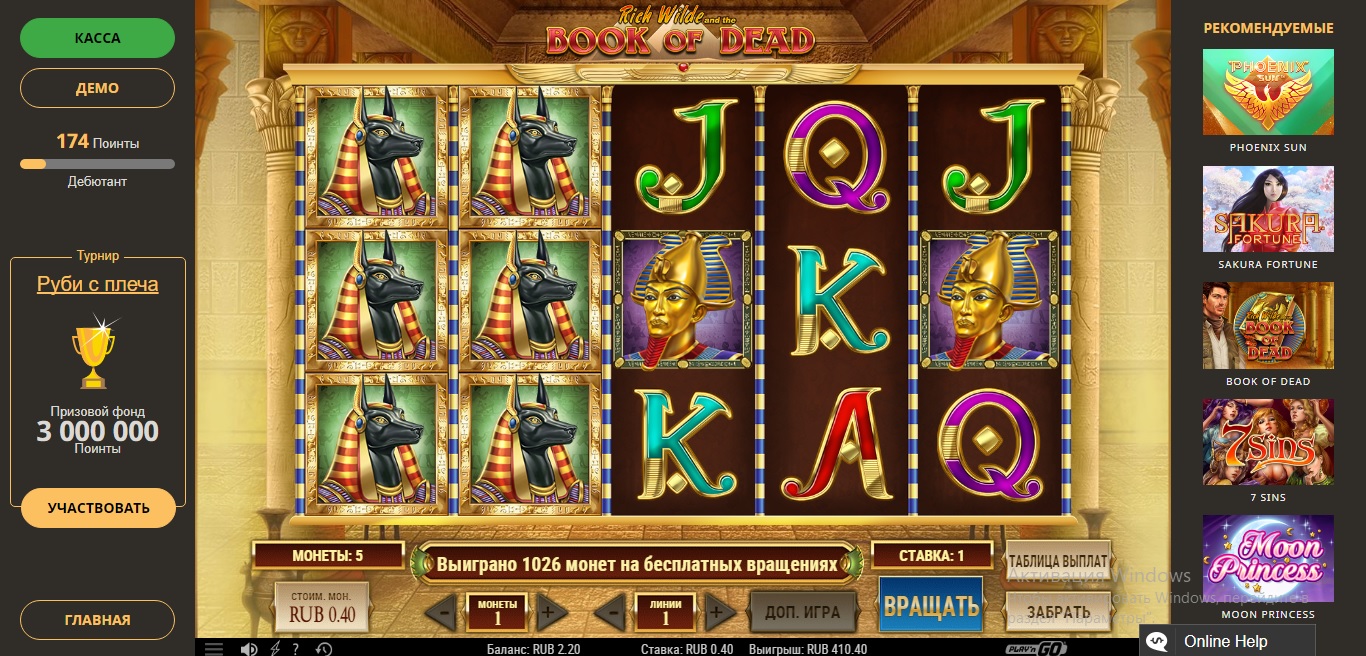Open the hamburger game menu

(215, 649)
